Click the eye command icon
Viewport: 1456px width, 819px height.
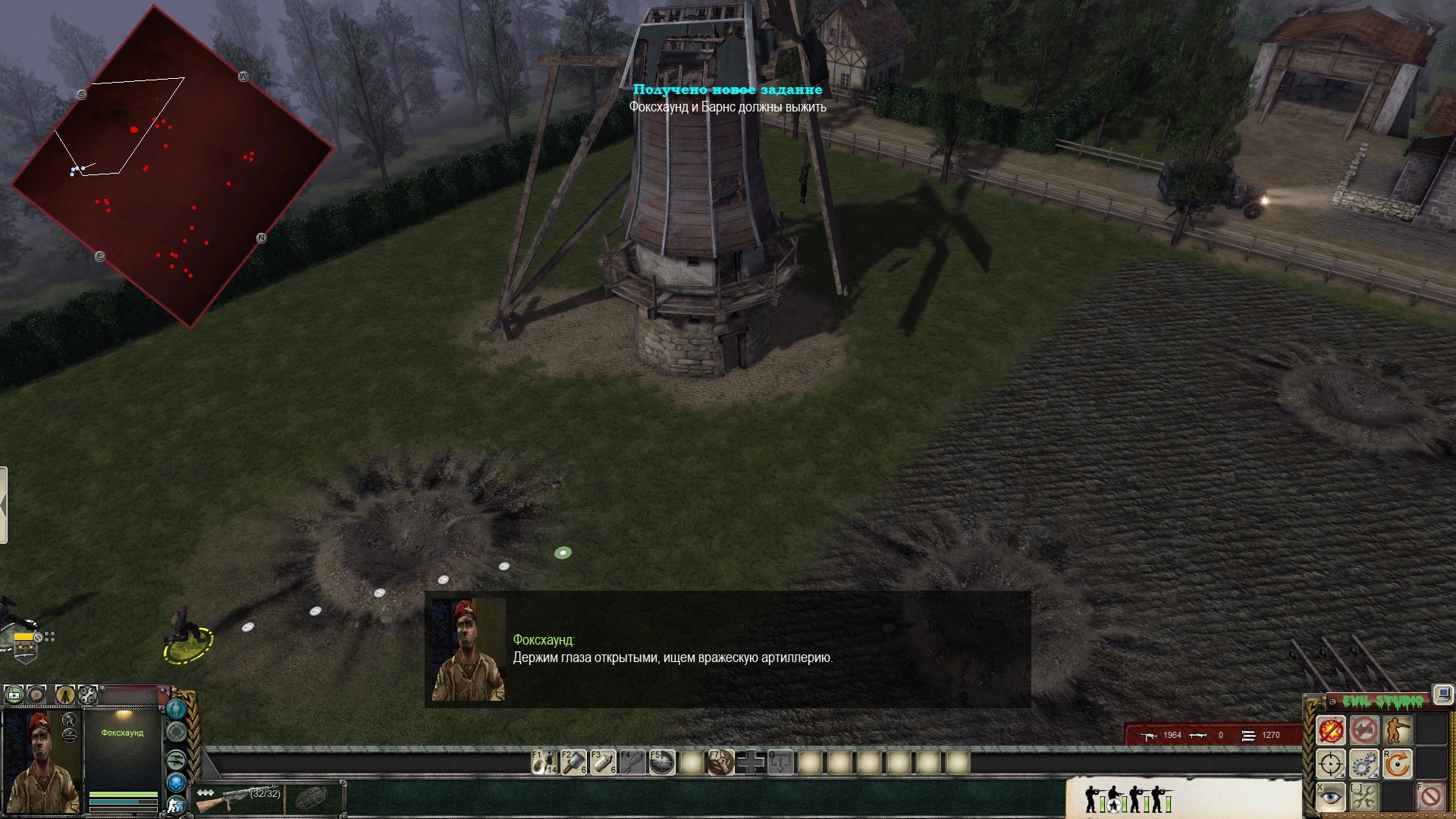1331,796
